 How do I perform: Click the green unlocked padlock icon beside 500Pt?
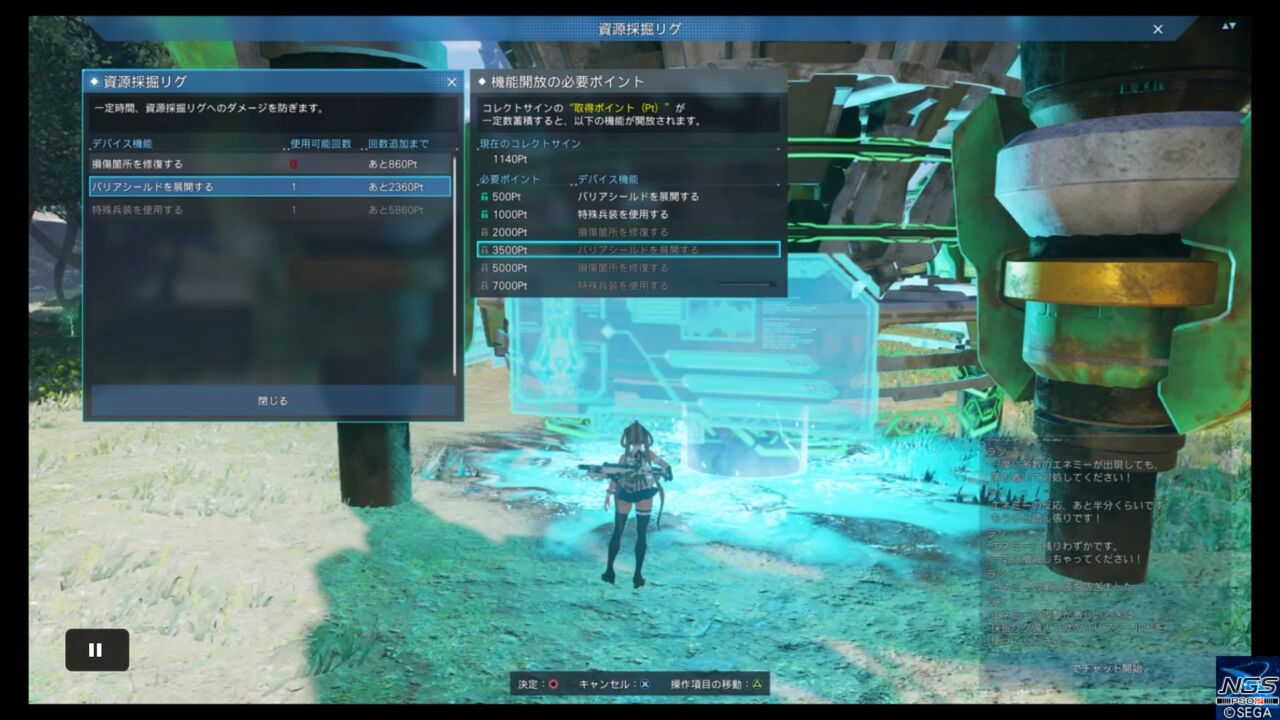(486, 197)
